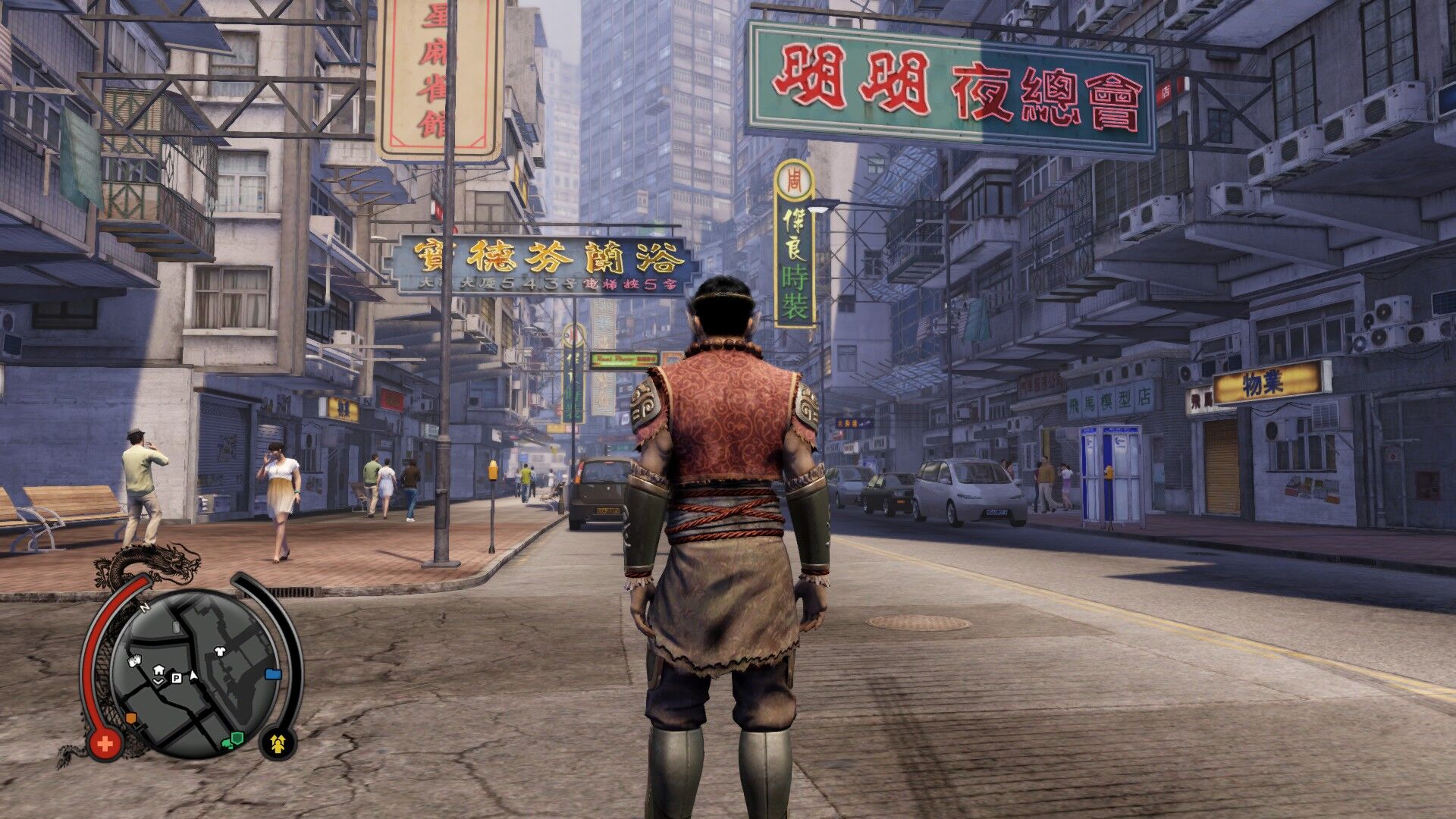Click the yellow upgrade icon beside minimap
Image resolution: width=1456 pixels, height=819 pixels.
[278, 745]
